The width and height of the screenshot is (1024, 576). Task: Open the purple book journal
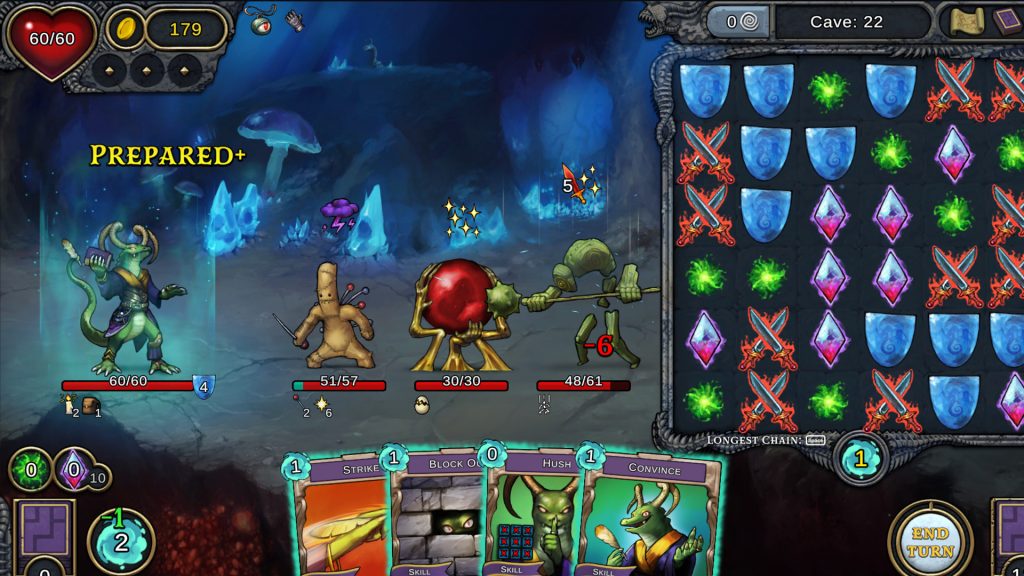click(x=1007, y=22)
